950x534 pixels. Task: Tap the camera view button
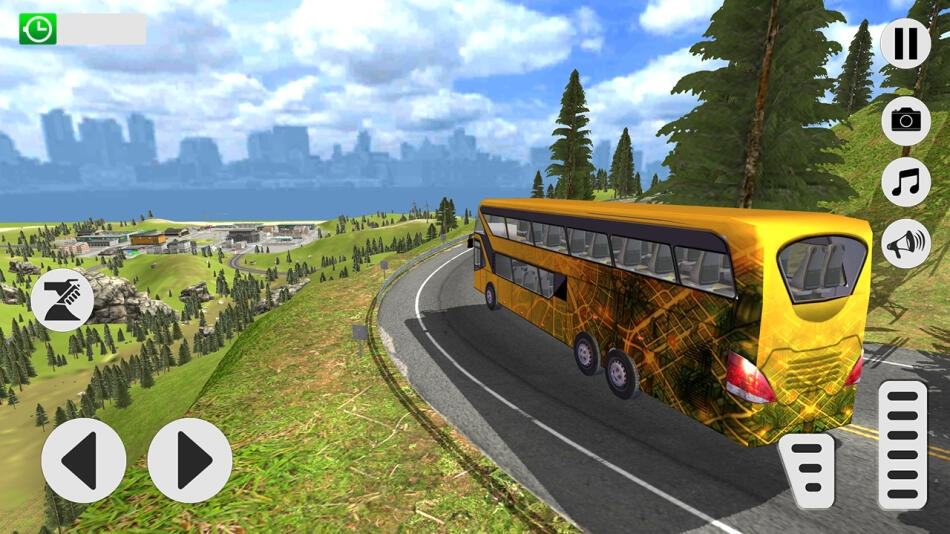coord(905,121)
